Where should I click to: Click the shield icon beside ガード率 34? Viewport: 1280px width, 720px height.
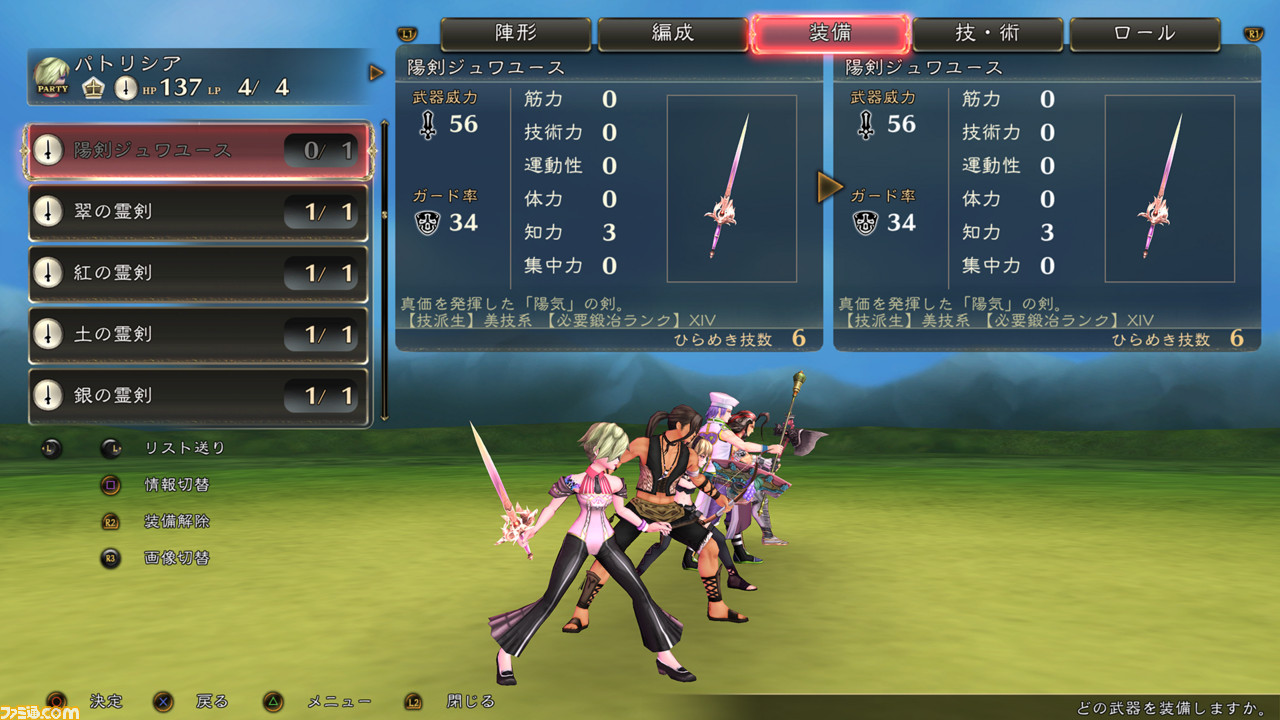(x=427, y=223)
